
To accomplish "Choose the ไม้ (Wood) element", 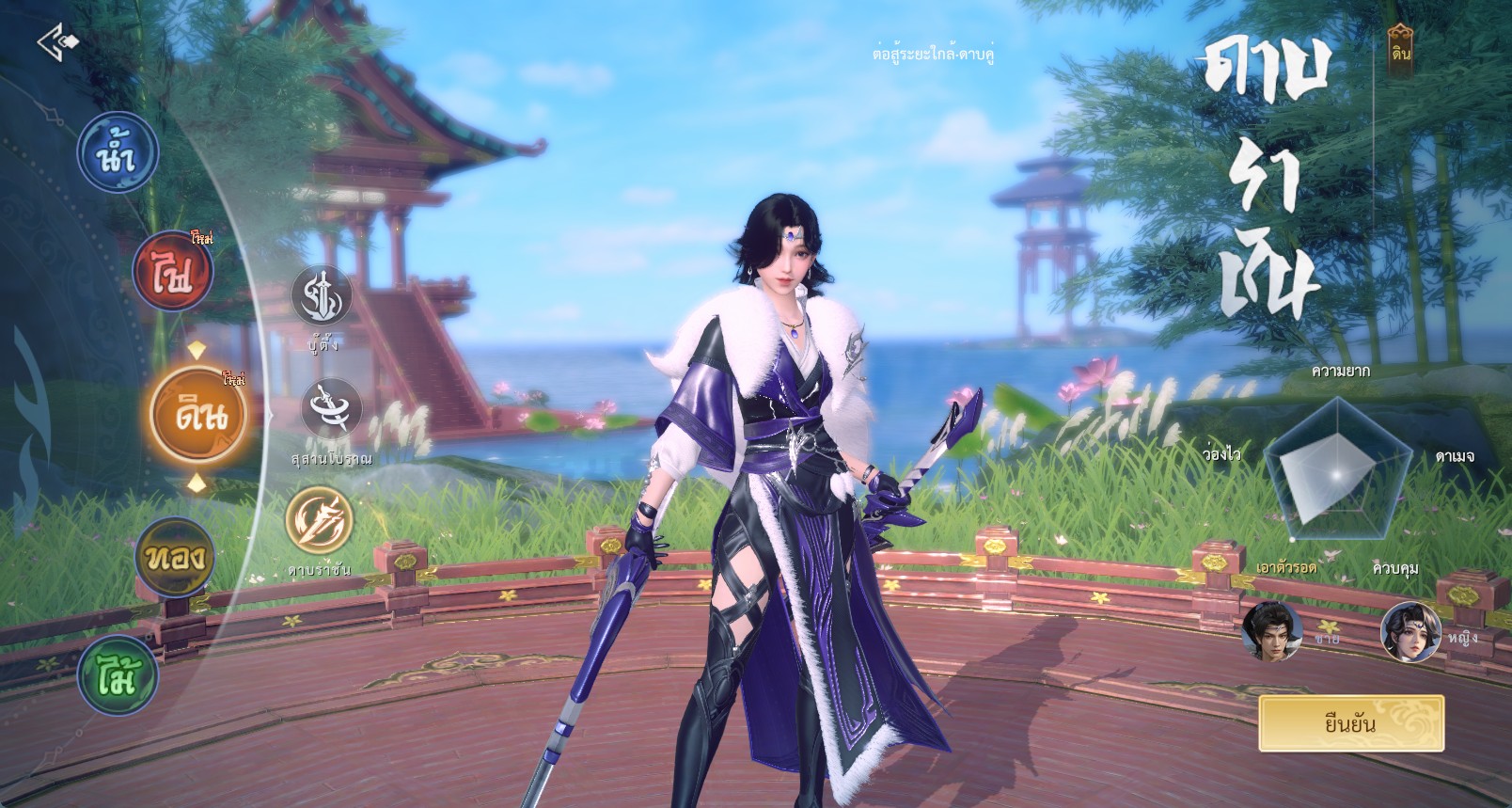I will (118, 674).
